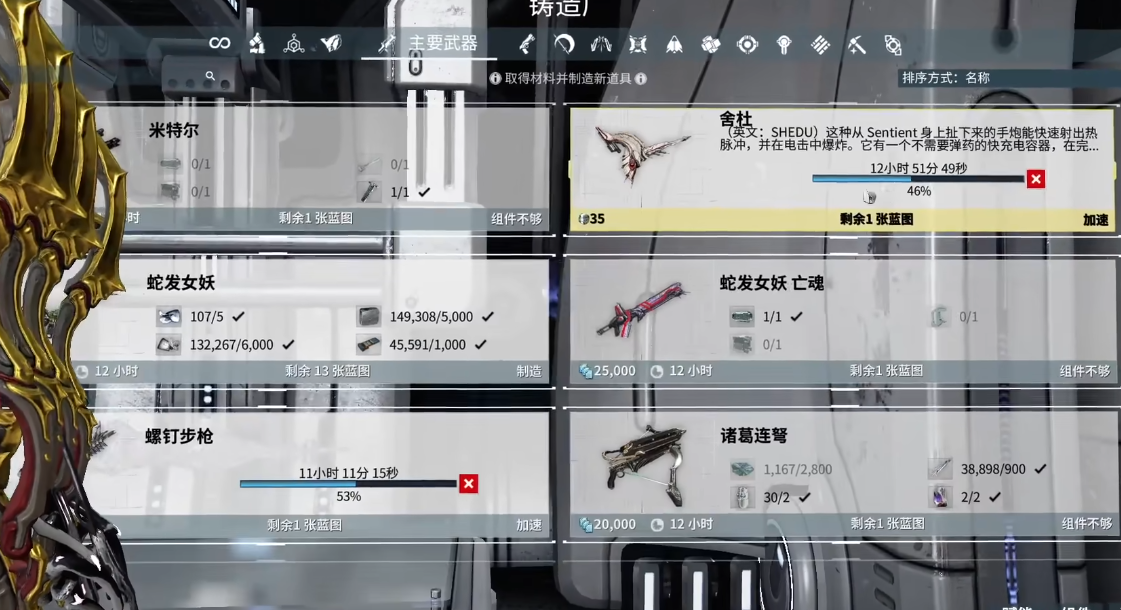Click the magnifying glass search icon
The width and height of the screenshot is (1121, 610).
(x=210, y=76)
